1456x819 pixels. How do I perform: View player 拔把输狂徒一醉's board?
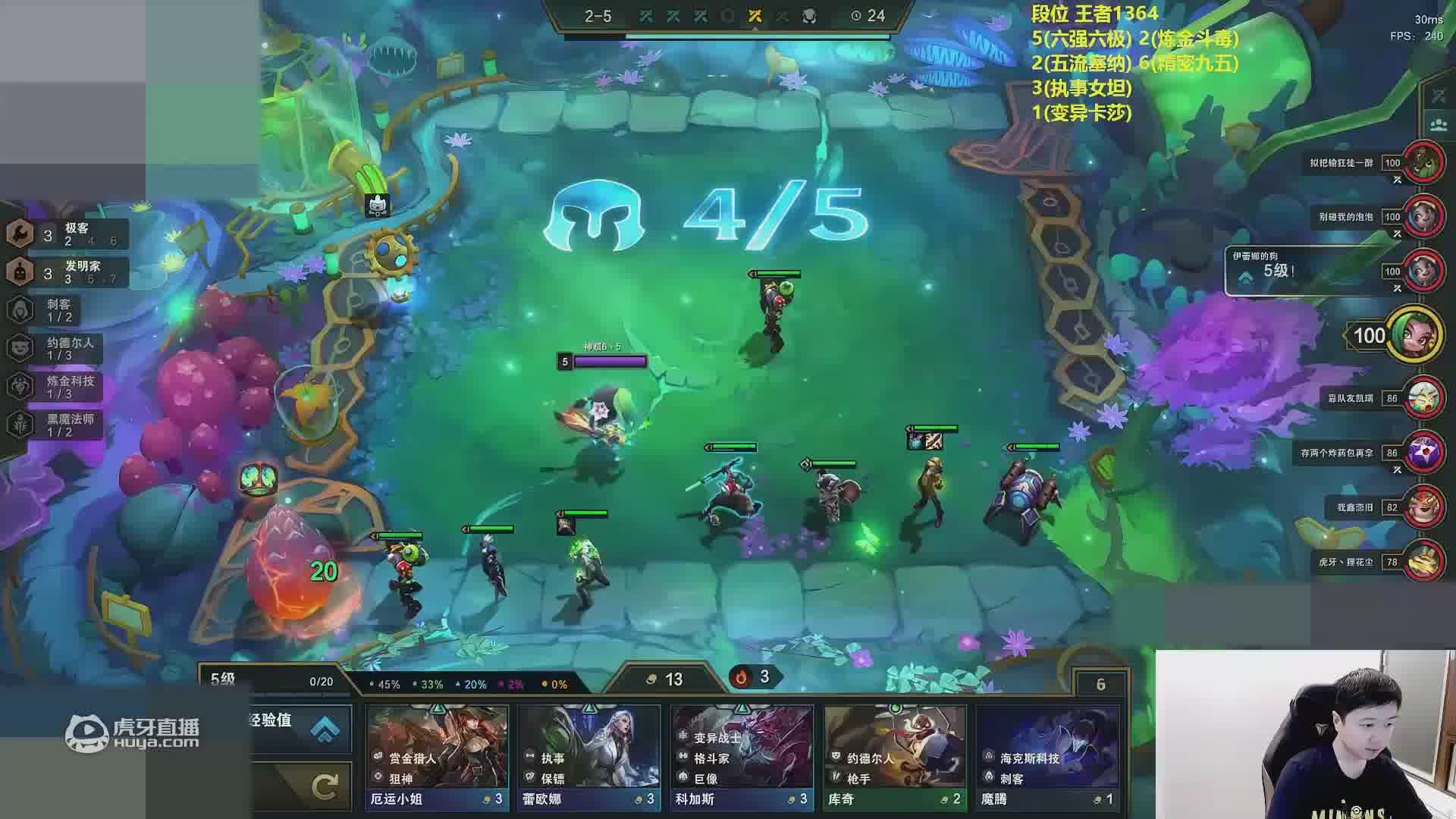point(1422,162)
